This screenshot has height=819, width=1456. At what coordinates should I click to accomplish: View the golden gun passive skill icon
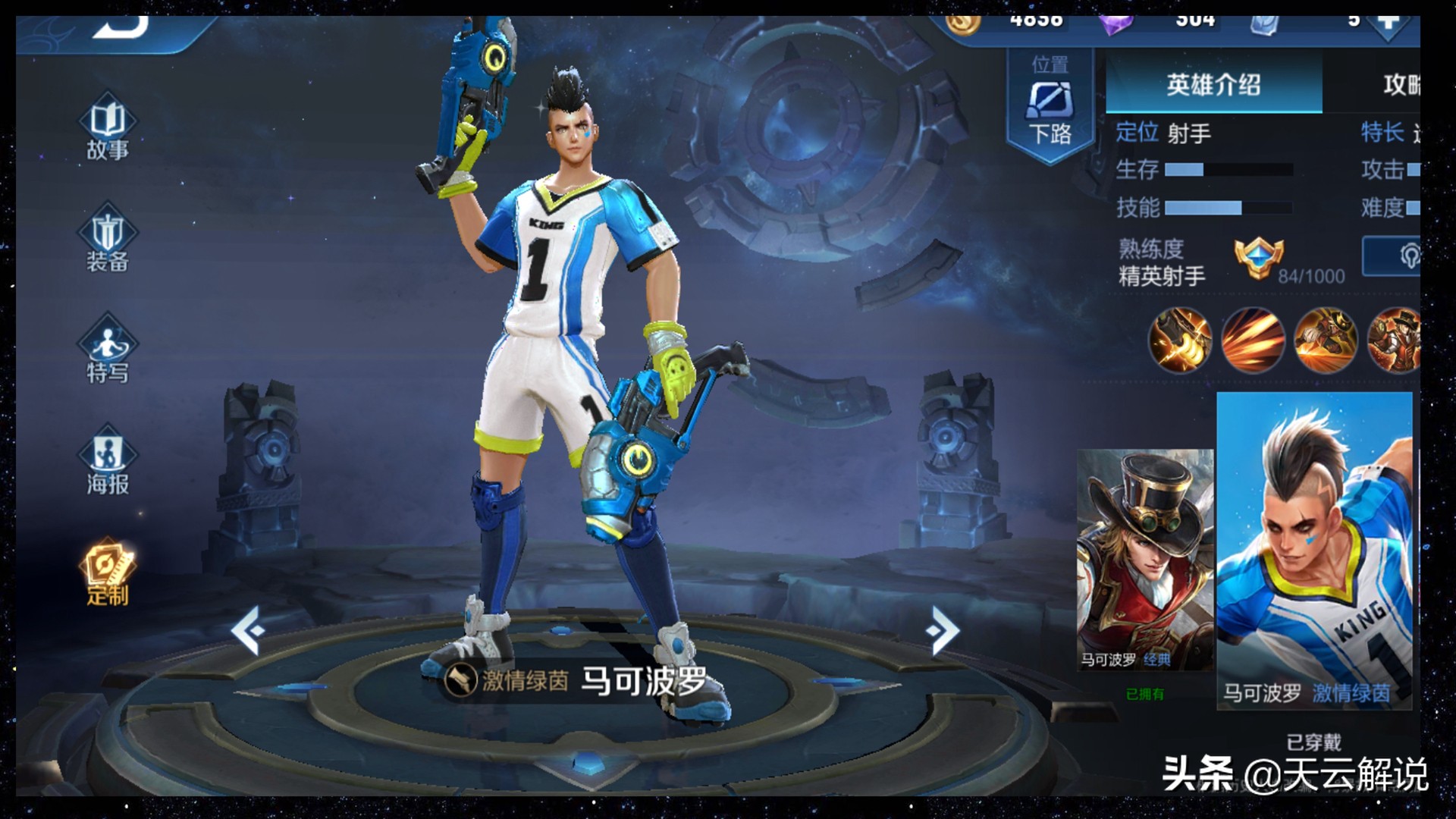pos(1180,340)
